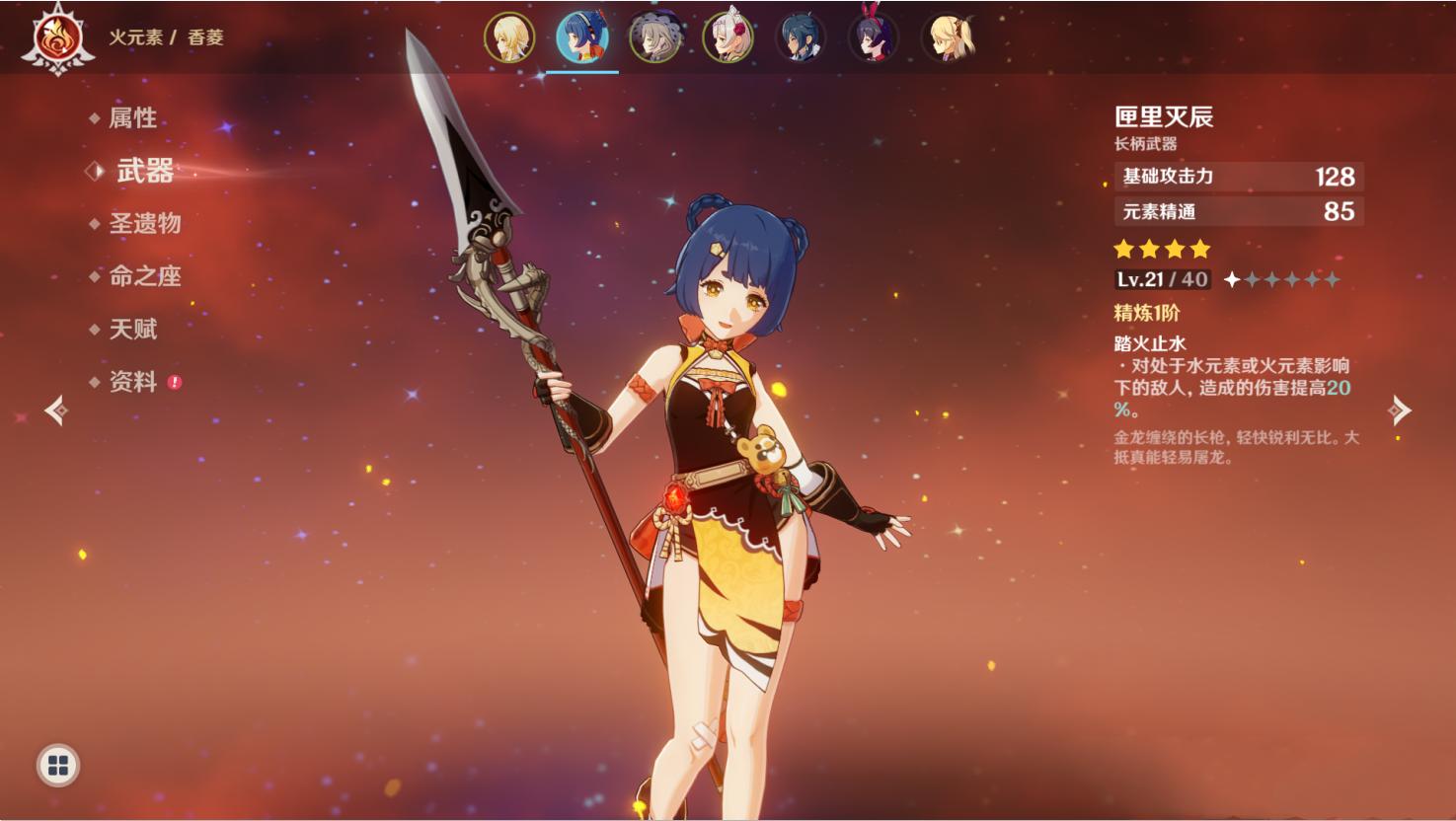Select Amber's portrait with red bunny ribbon
Screen dimensions: 1456x821
[x=874, y=38]
